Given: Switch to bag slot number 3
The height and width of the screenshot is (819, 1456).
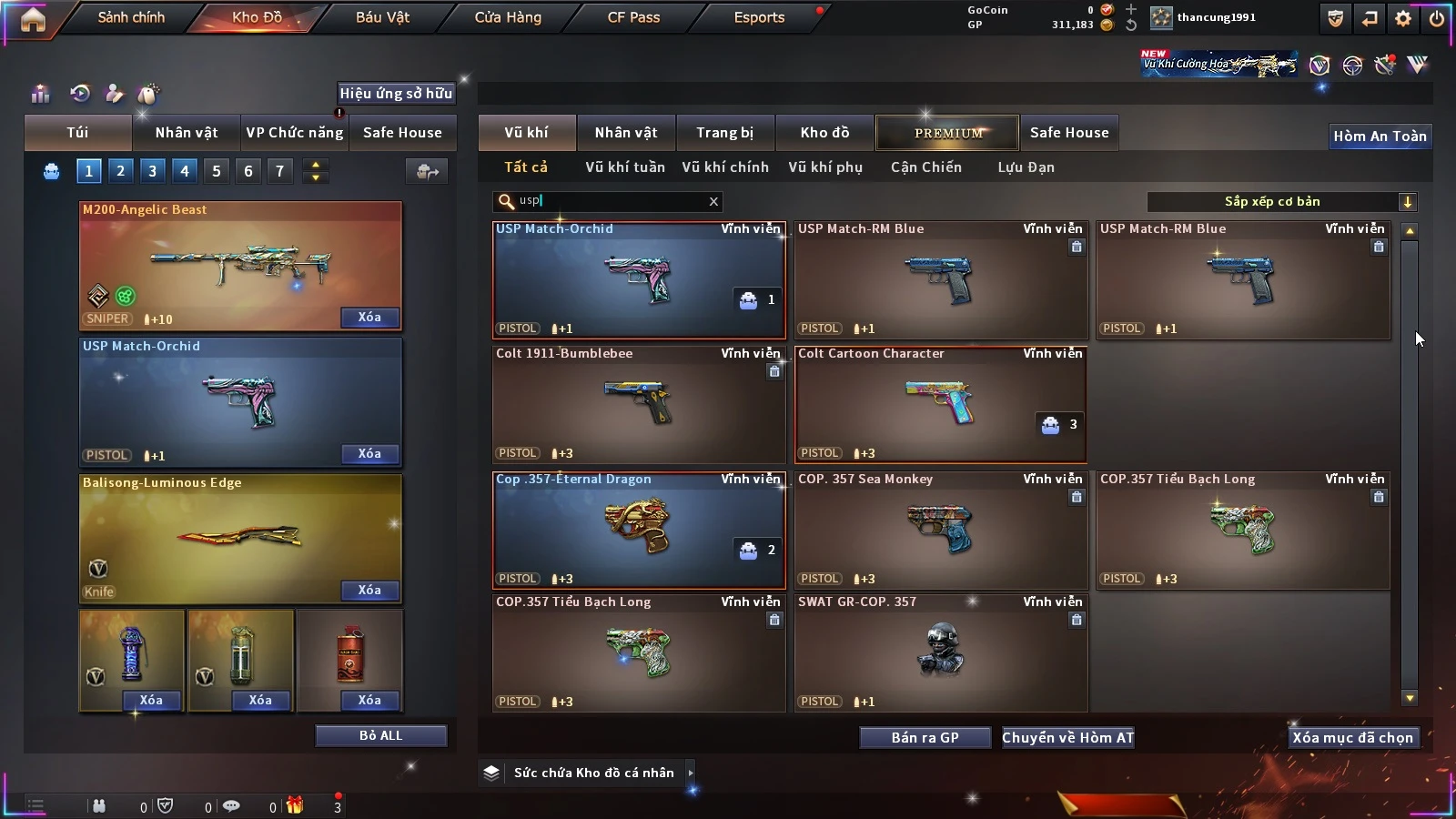Looking at the screenshot, I should 152,171.
